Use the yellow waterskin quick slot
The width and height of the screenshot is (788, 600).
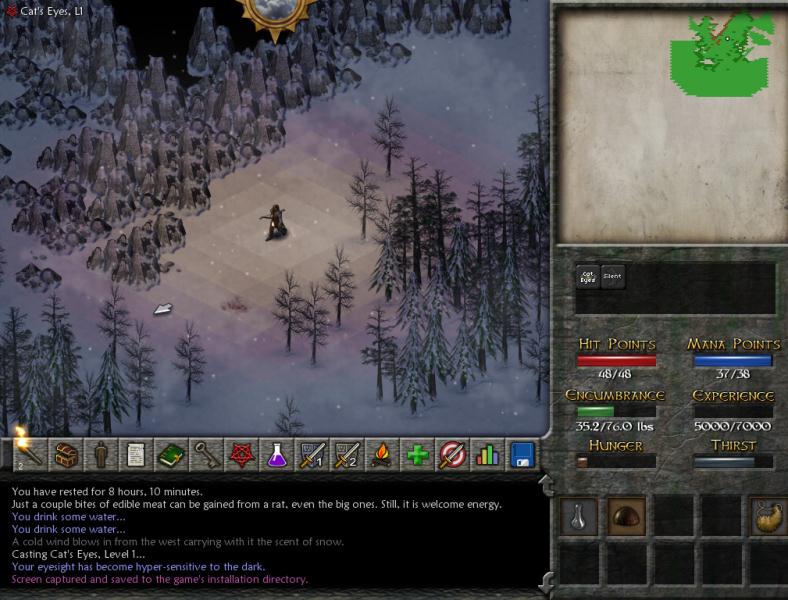click(765, 515)
